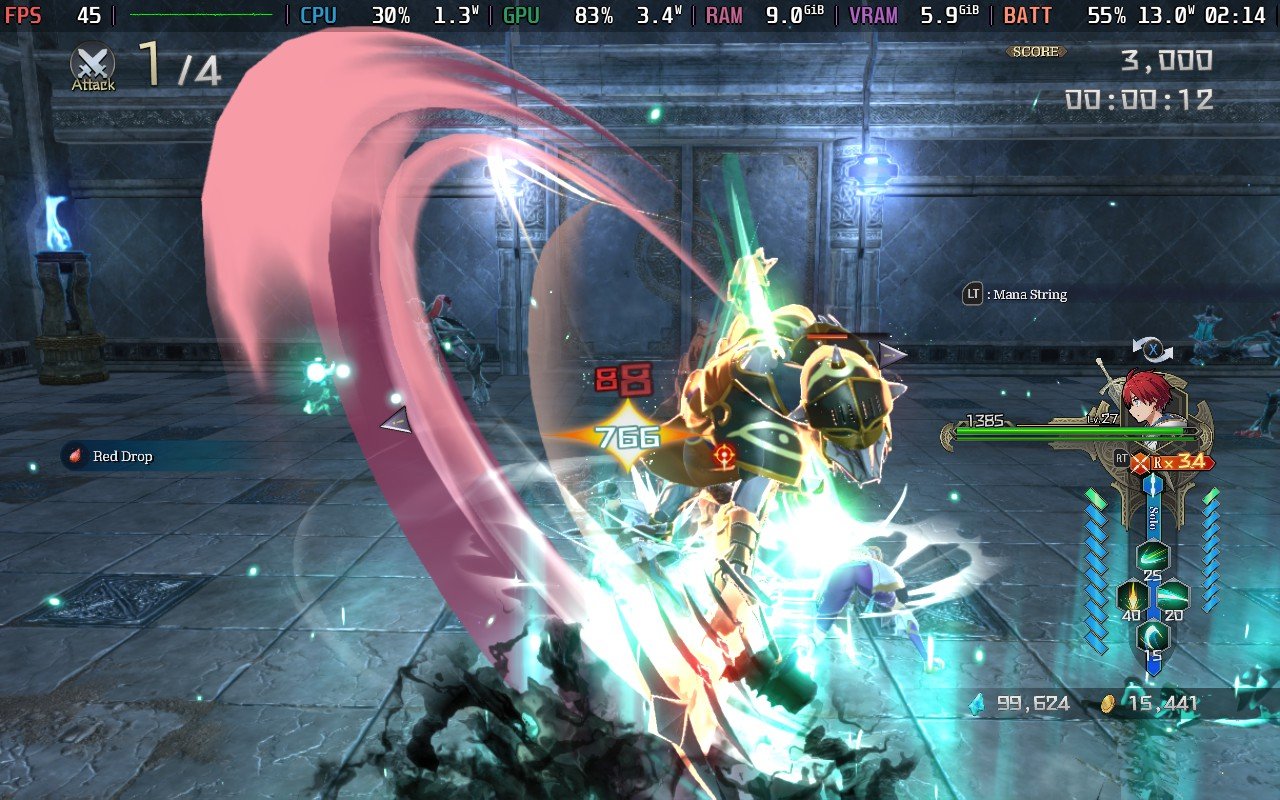Click the green health bar
The width and height of the screenshot is (1280, 800).
click(1060, 432)
